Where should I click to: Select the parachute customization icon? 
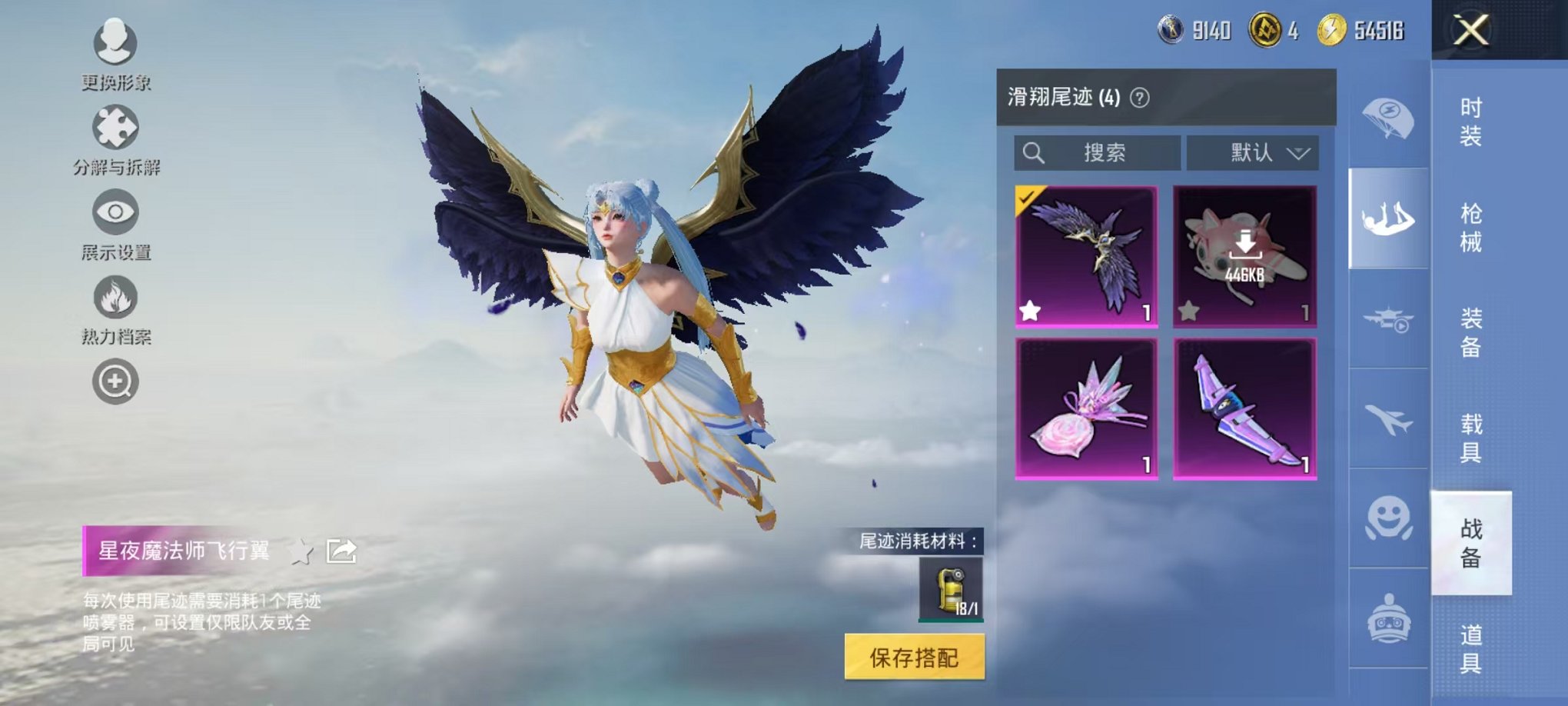point(1387,119)
